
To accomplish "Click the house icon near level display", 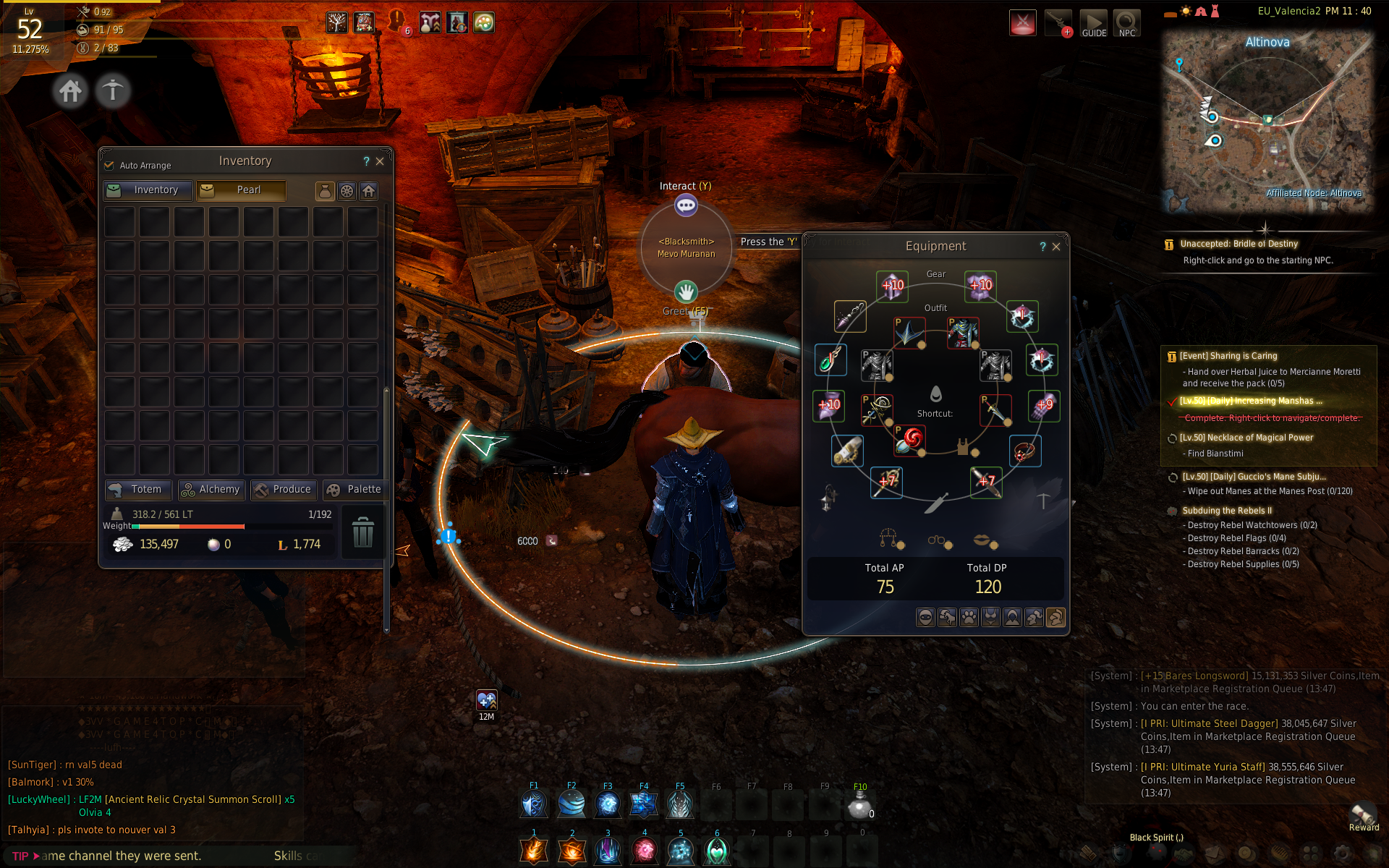I will pos(70,91).
